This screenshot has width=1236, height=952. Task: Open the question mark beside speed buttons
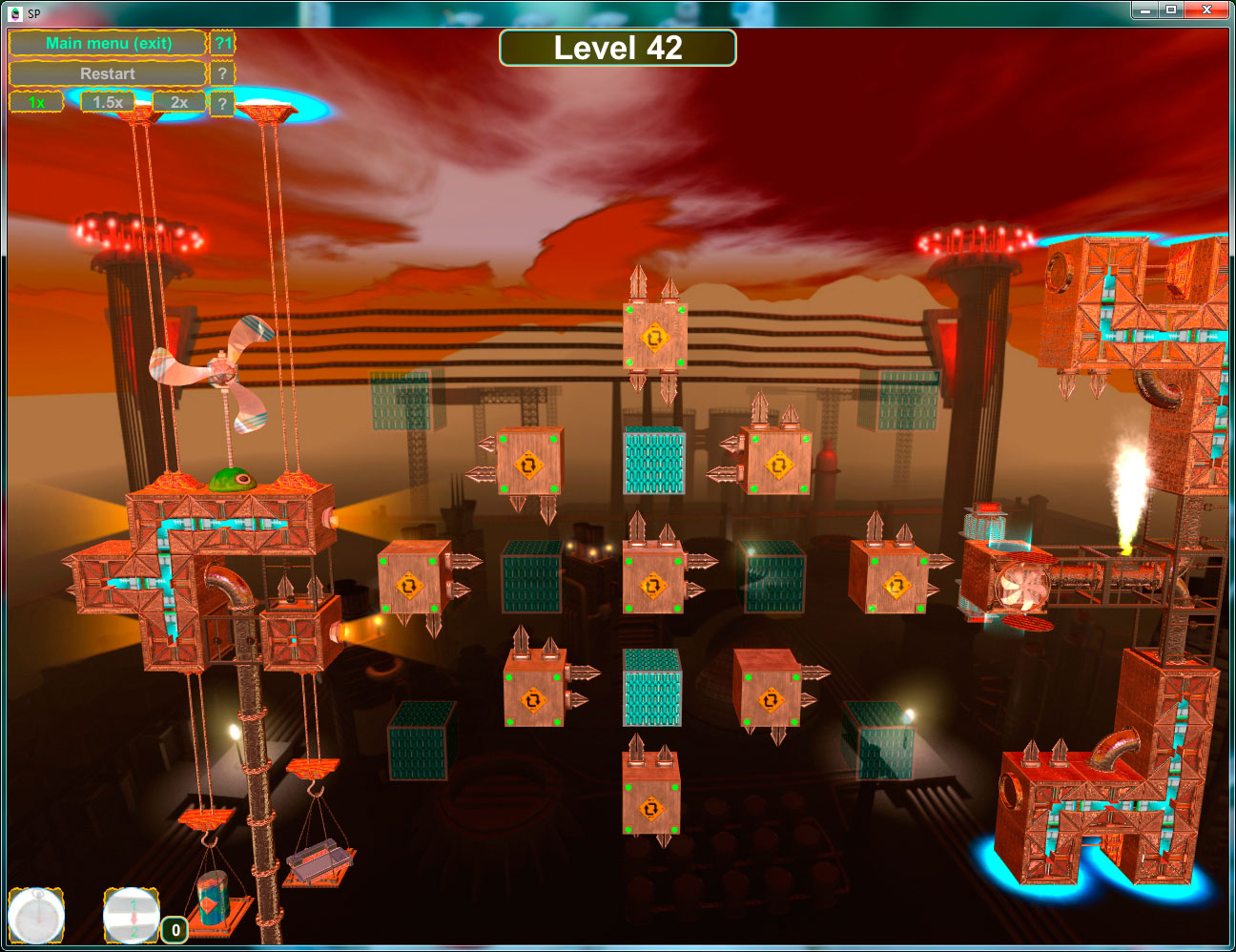tap(222, 103)
